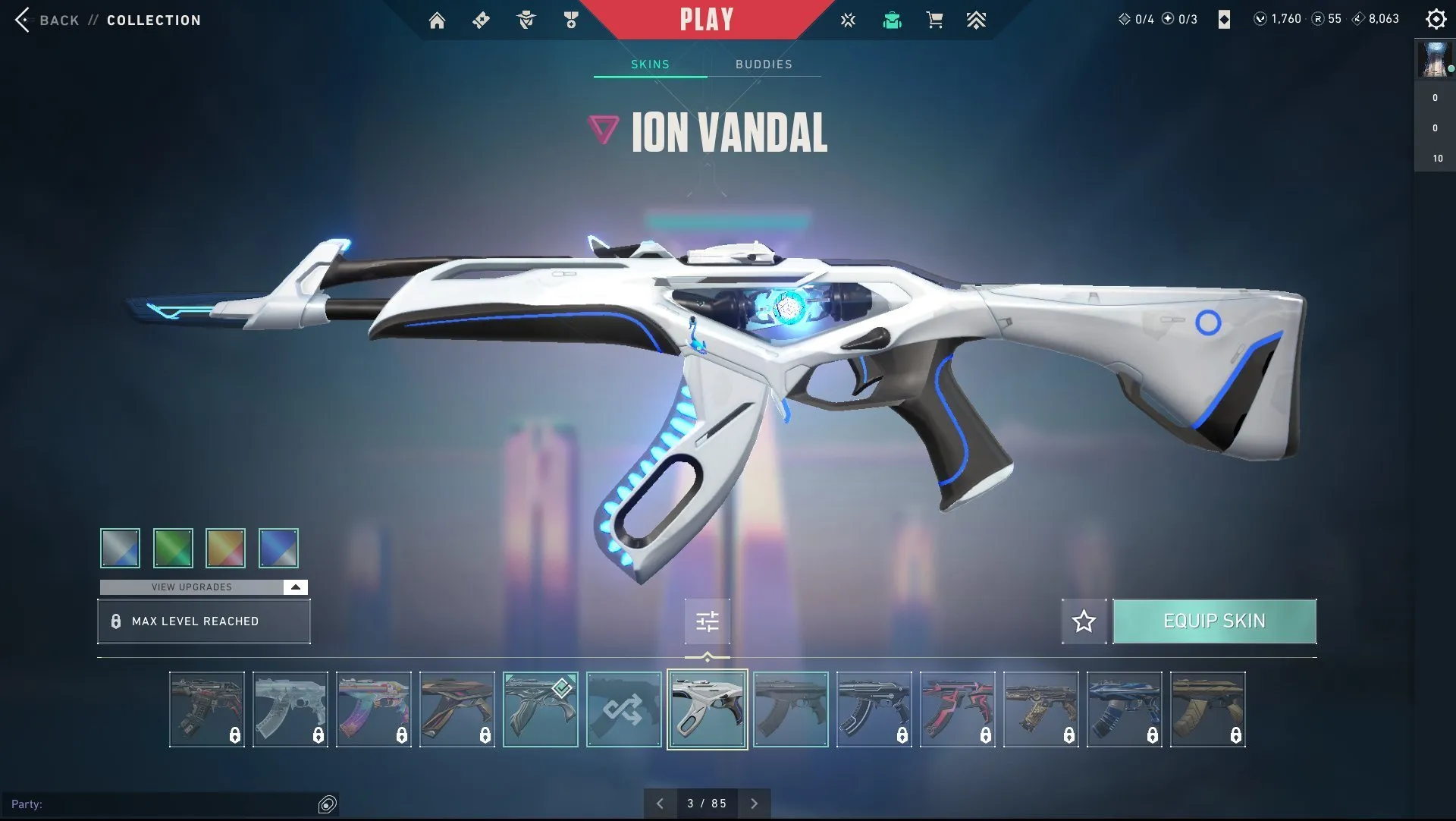Open the Settings gear
The image size is (1456, 821).
coord(1437,19)
